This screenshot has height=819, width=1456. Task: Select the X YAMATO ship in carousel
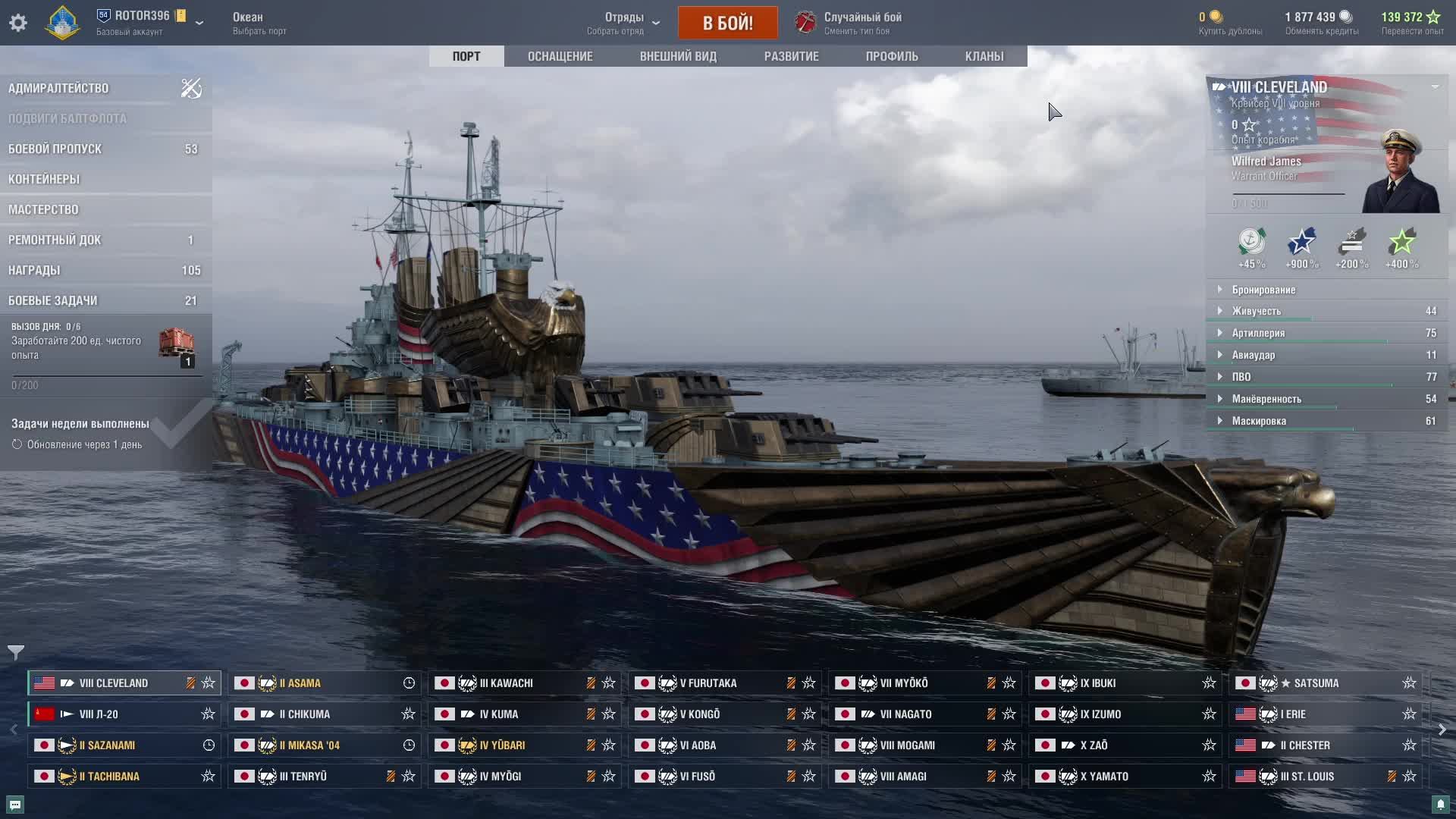coord(1103,777)
